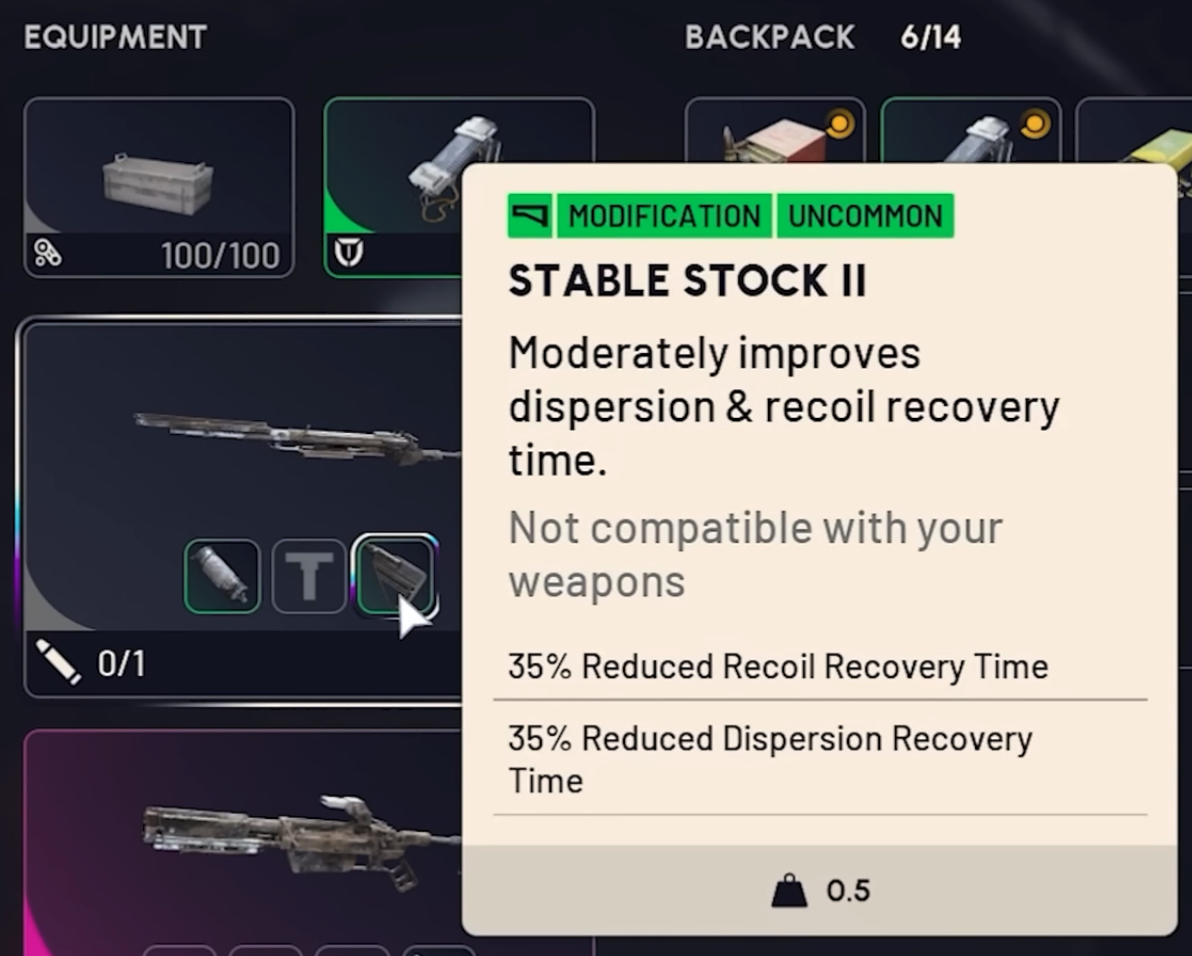This screenshot has height=956, width=1192.
Task: Select the grey crate slot showing 100/100
Action: tap(159, 187)
